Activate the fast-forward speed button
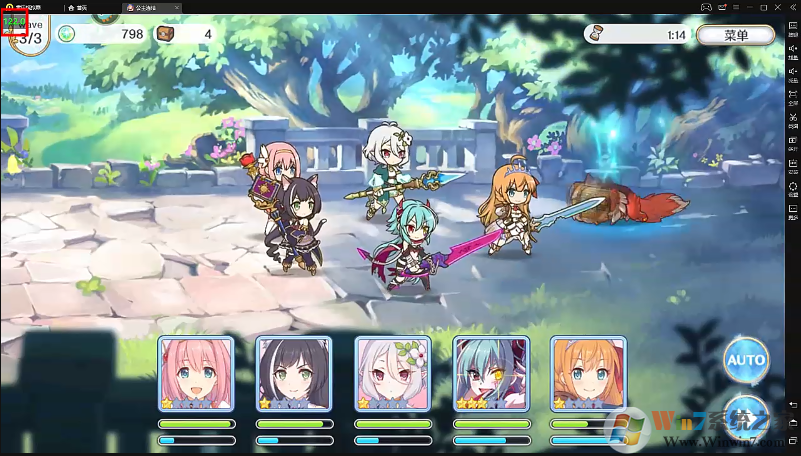 [x=746, y=415]
